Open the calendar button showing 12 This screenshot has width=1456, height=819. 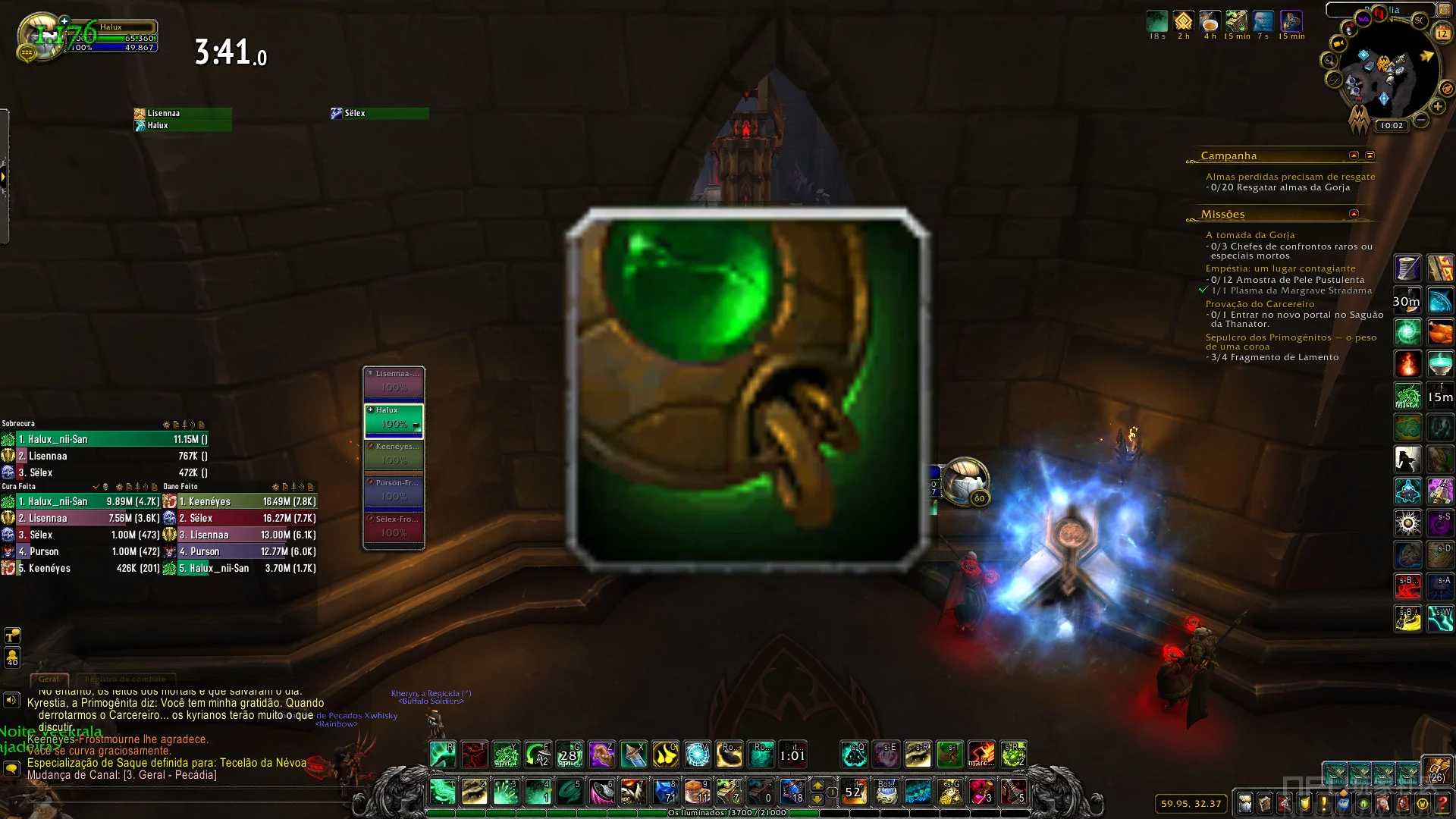coord(1442,33)
